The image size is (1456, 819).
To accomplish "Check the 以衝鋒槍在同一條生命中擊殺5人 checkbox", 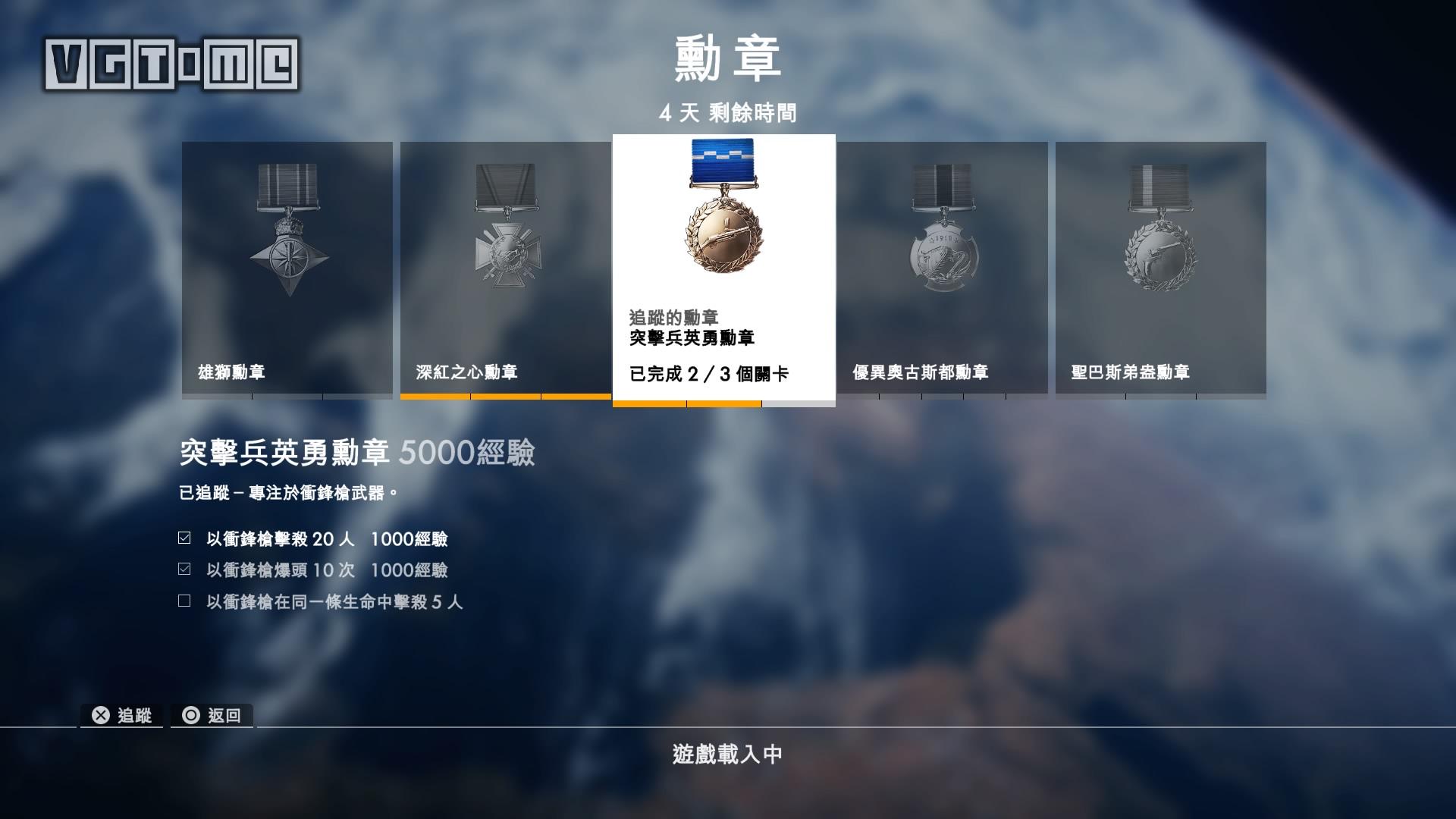I will 183,601.
